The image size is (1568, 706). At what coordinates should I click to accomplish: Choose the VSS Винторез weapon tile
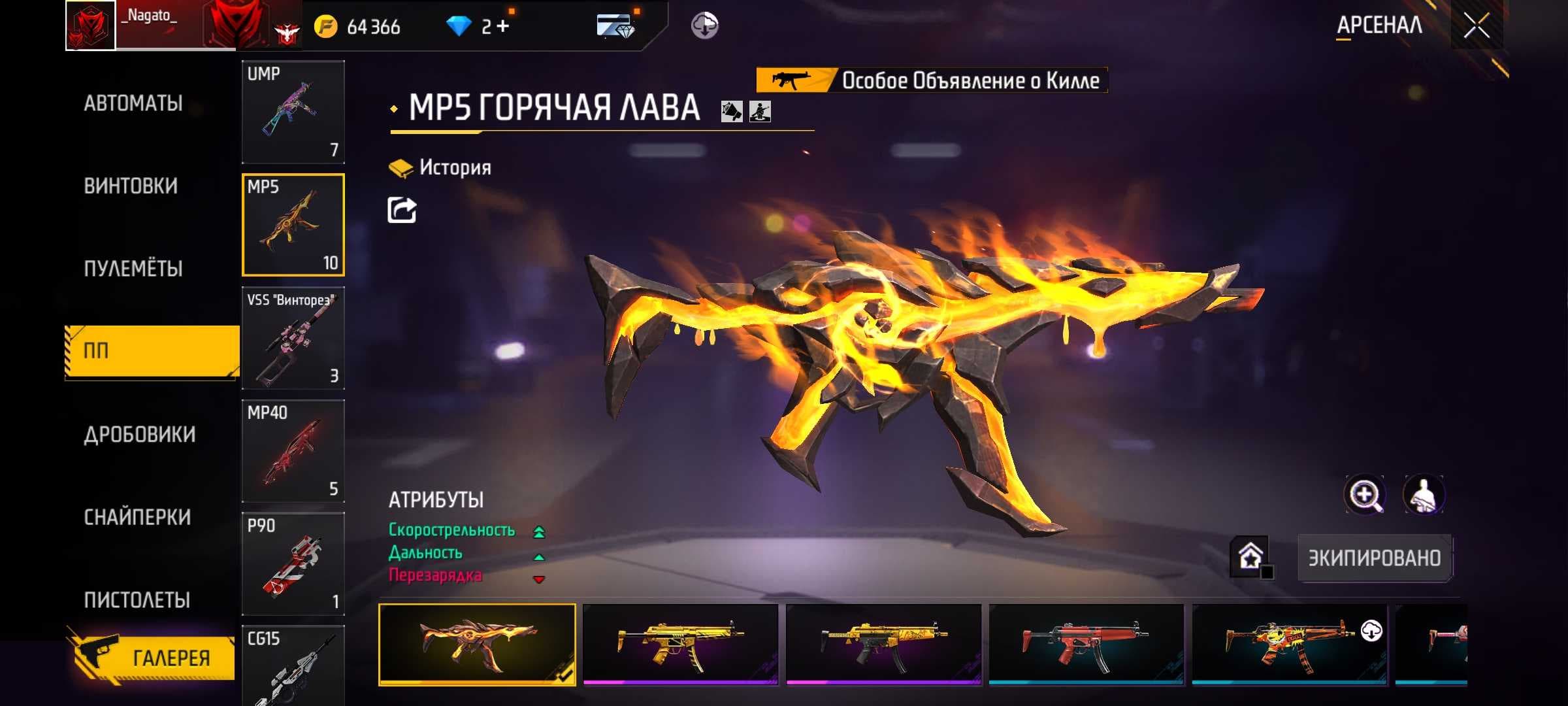[293, 338]
